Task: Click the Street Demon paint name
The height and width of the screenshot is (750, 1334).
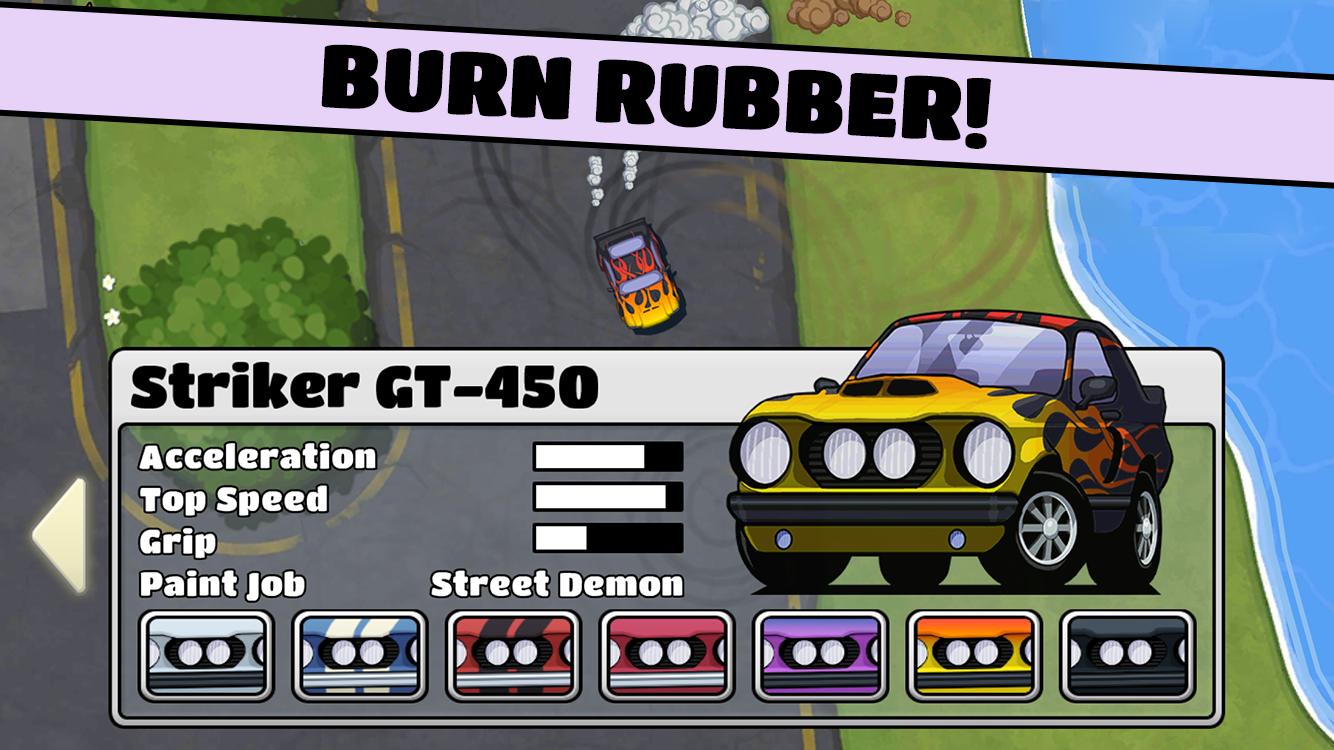Action: pyautogui.click(x=556, y=585)
